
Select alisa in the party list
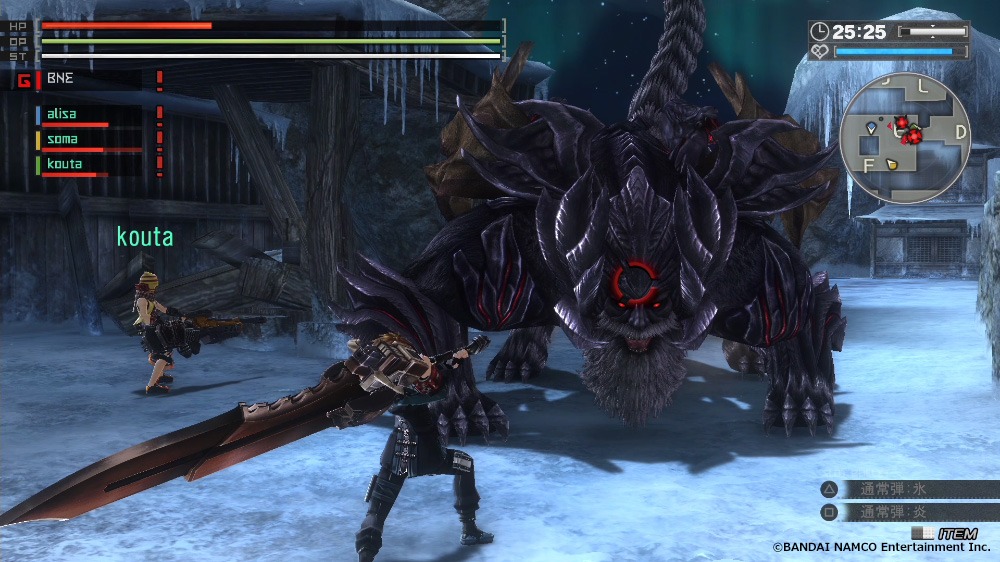point(62,114)
